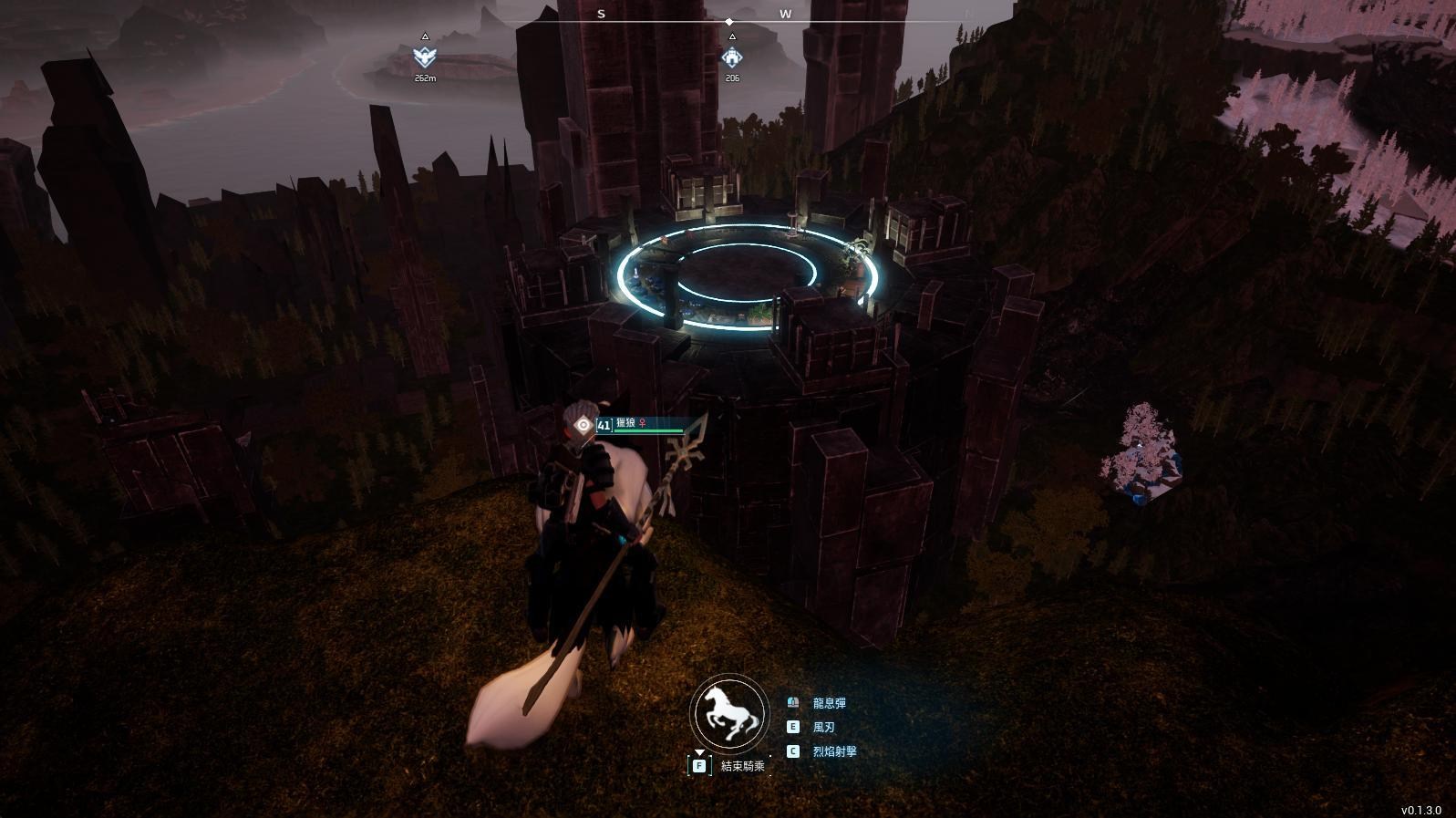The width and height of the screenshot is (1456, 818).
Task: Click the base compass marker showing 206
Action: [x=731, y=57]
